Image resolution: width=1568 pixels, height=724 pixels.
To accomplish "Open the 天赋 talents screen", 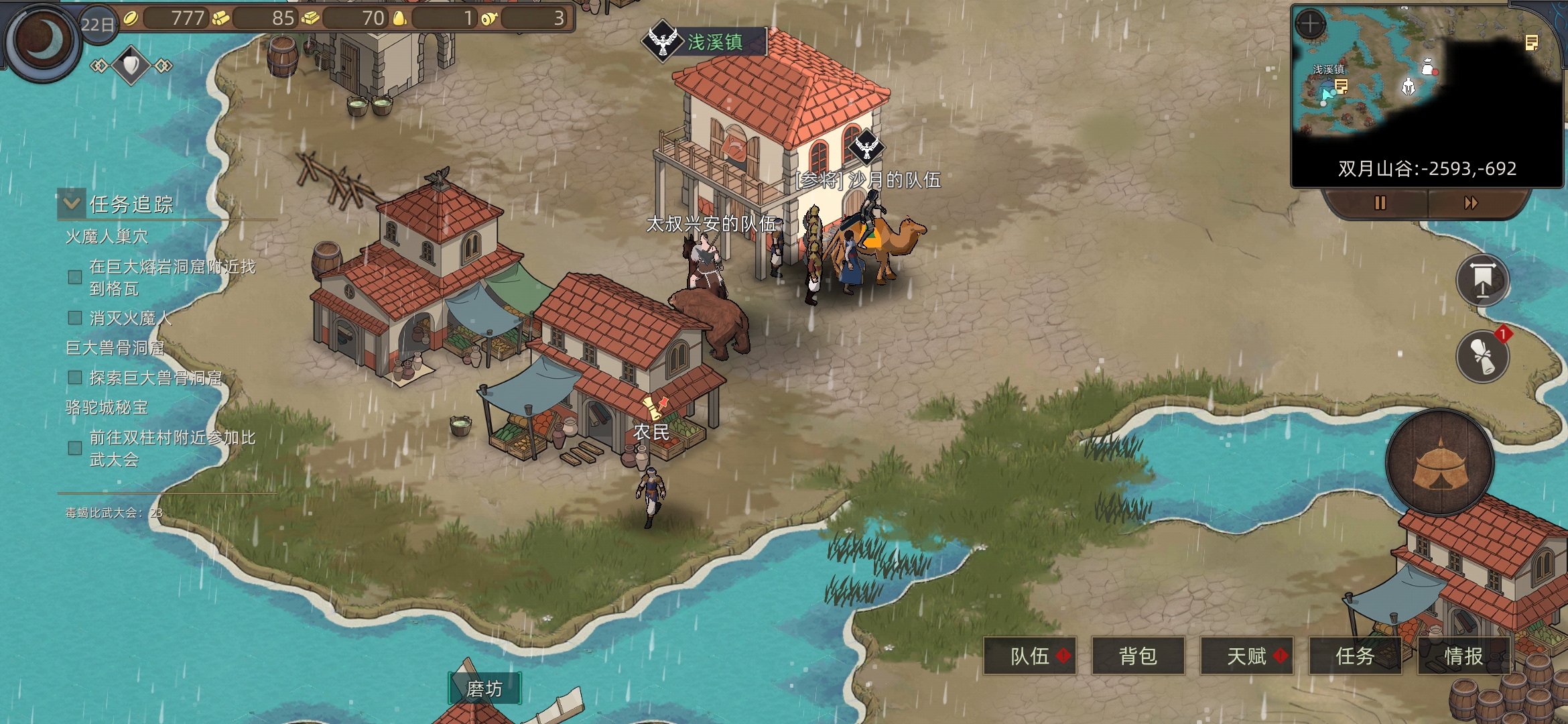I will [1246, 656].
